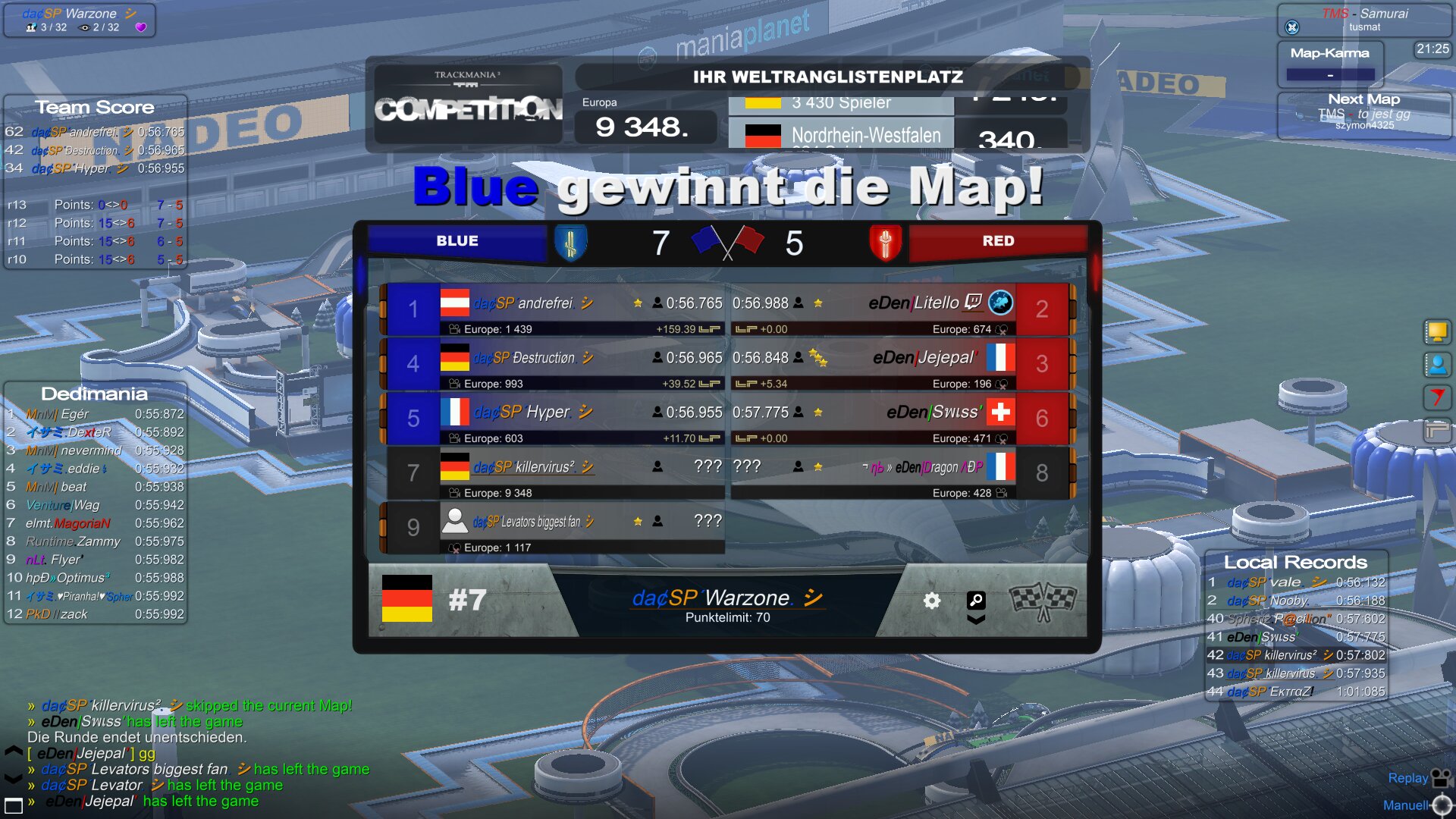The width and height of the screenshot is (1456, 819).
Task: Click the killervirus player row
Action: [x=554, y=473]
